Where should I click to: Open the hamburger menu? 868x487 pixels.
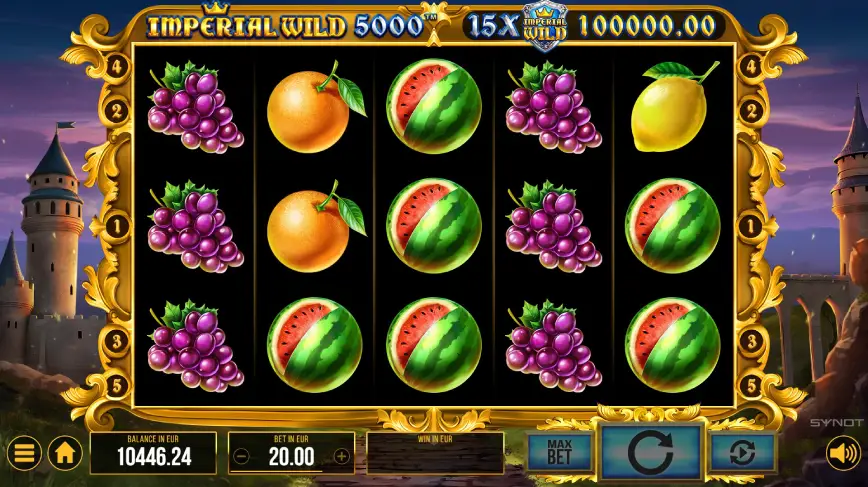click(x=24, y=454)
